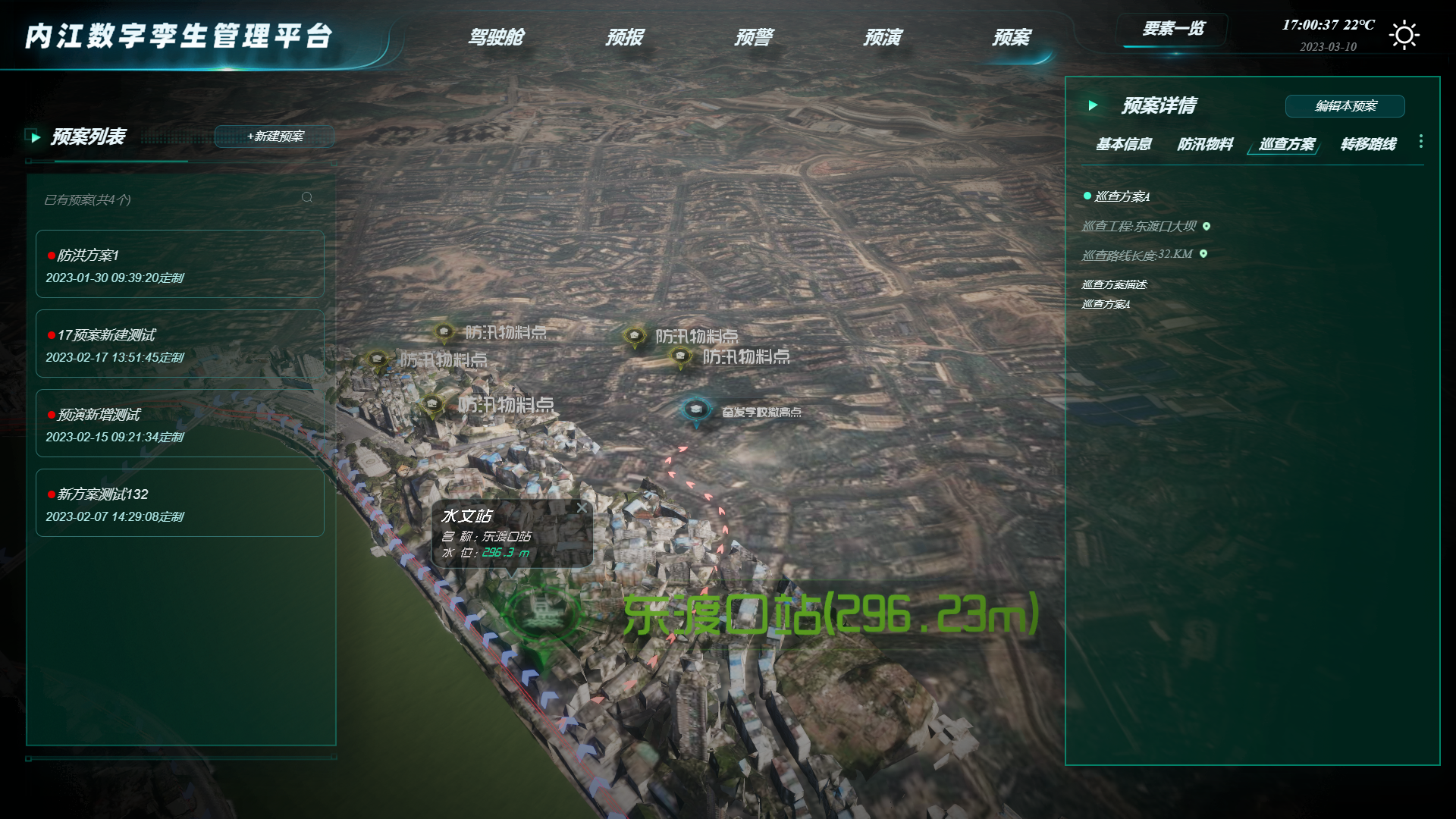Open the three-dot more options menu
The image size is (1456, 819).
[1420, 142]
